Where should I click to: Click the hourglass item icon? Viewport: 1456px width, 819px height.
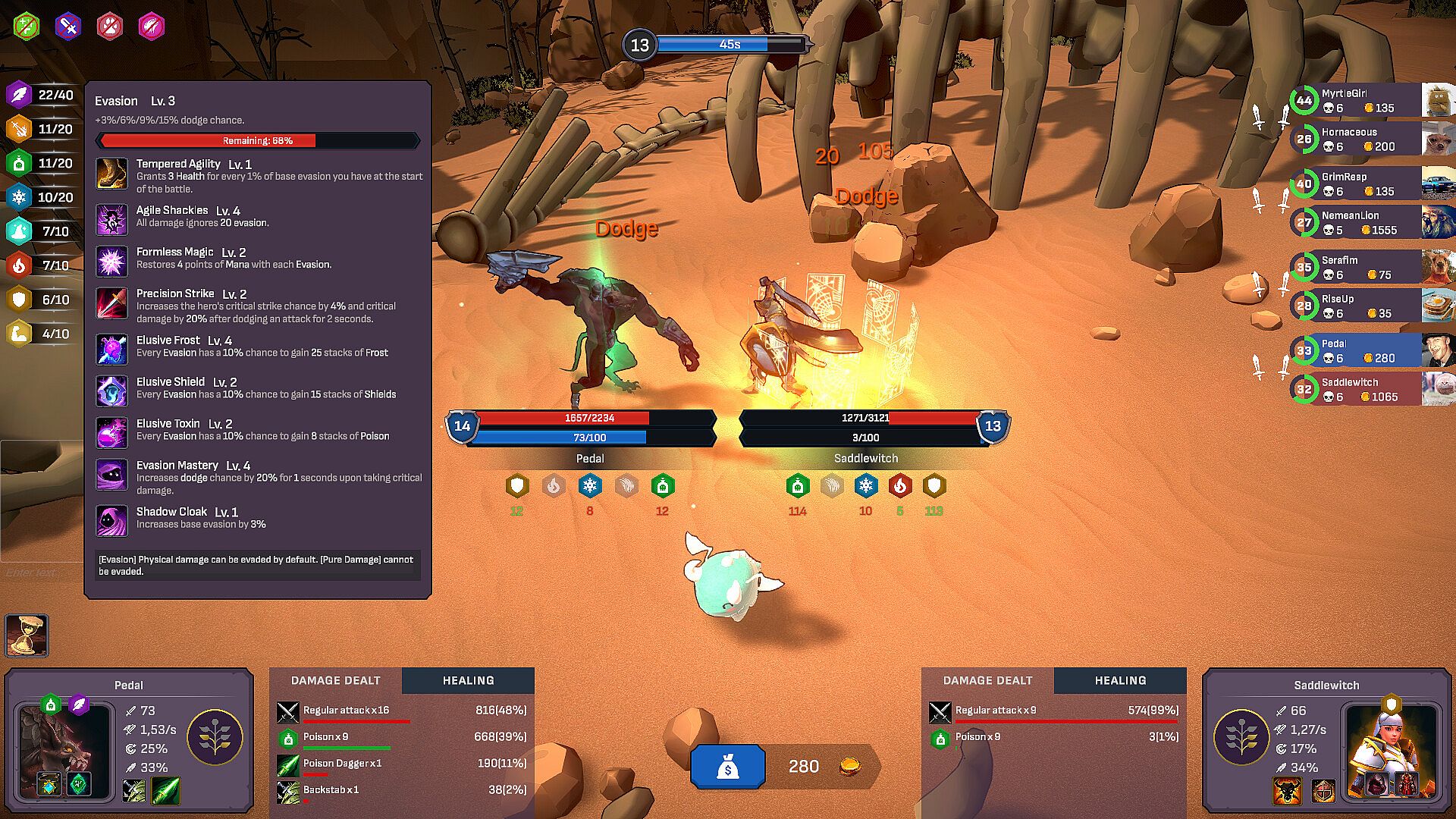pyautogui.click(x=27, y=635)
